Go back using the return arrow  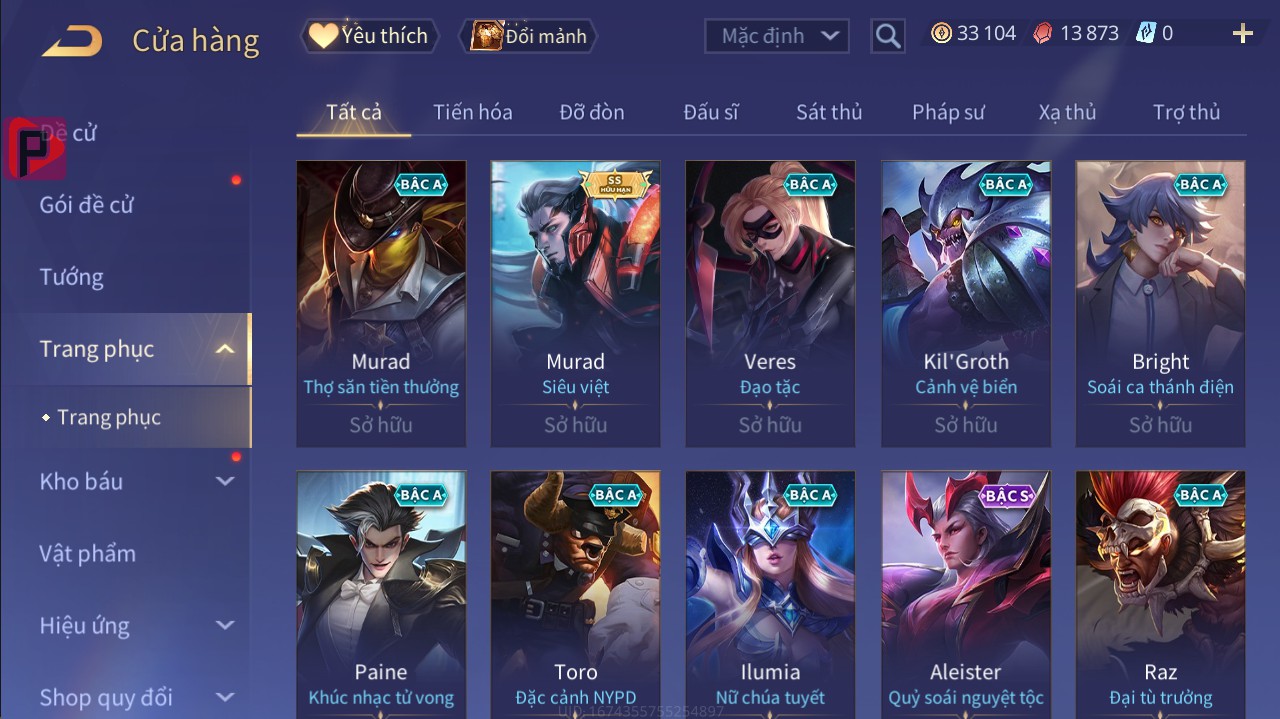[x=72, y=41]
